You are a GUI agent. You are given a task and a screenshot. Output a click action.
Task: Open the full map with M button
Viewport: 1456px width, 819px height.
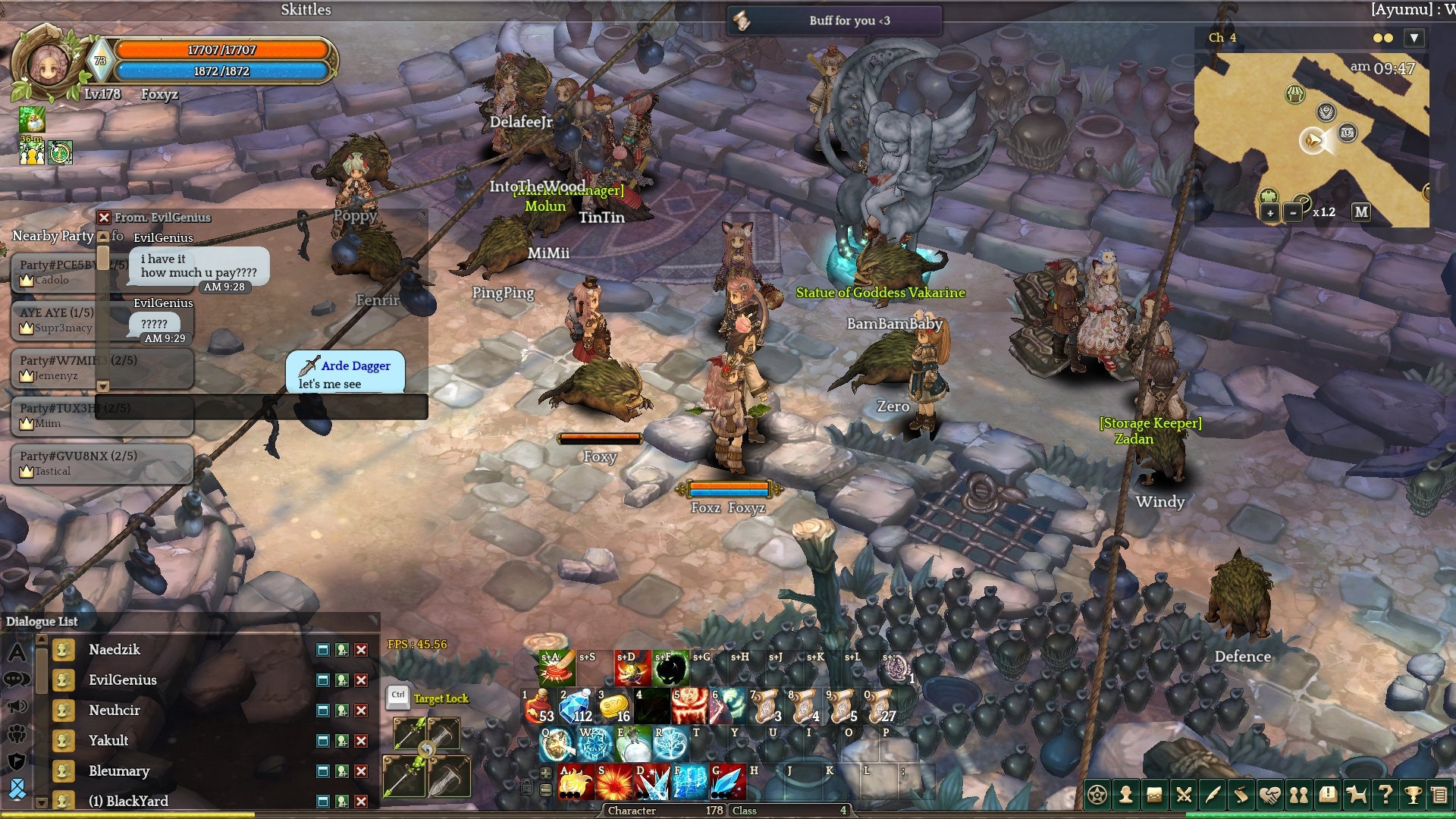click(1361, 212)
